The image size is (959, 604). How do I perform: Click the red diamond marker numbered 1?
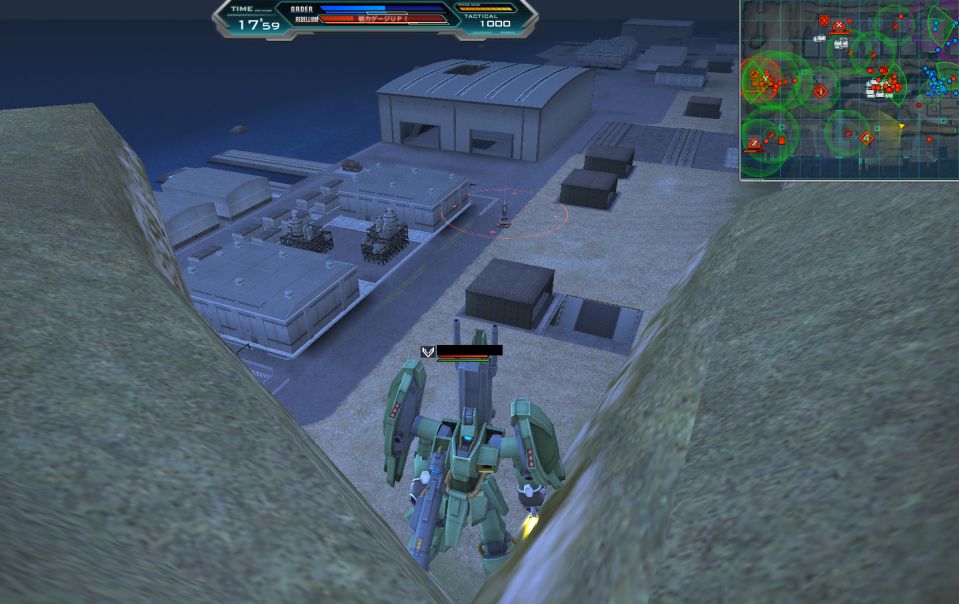tap(821, 92)
